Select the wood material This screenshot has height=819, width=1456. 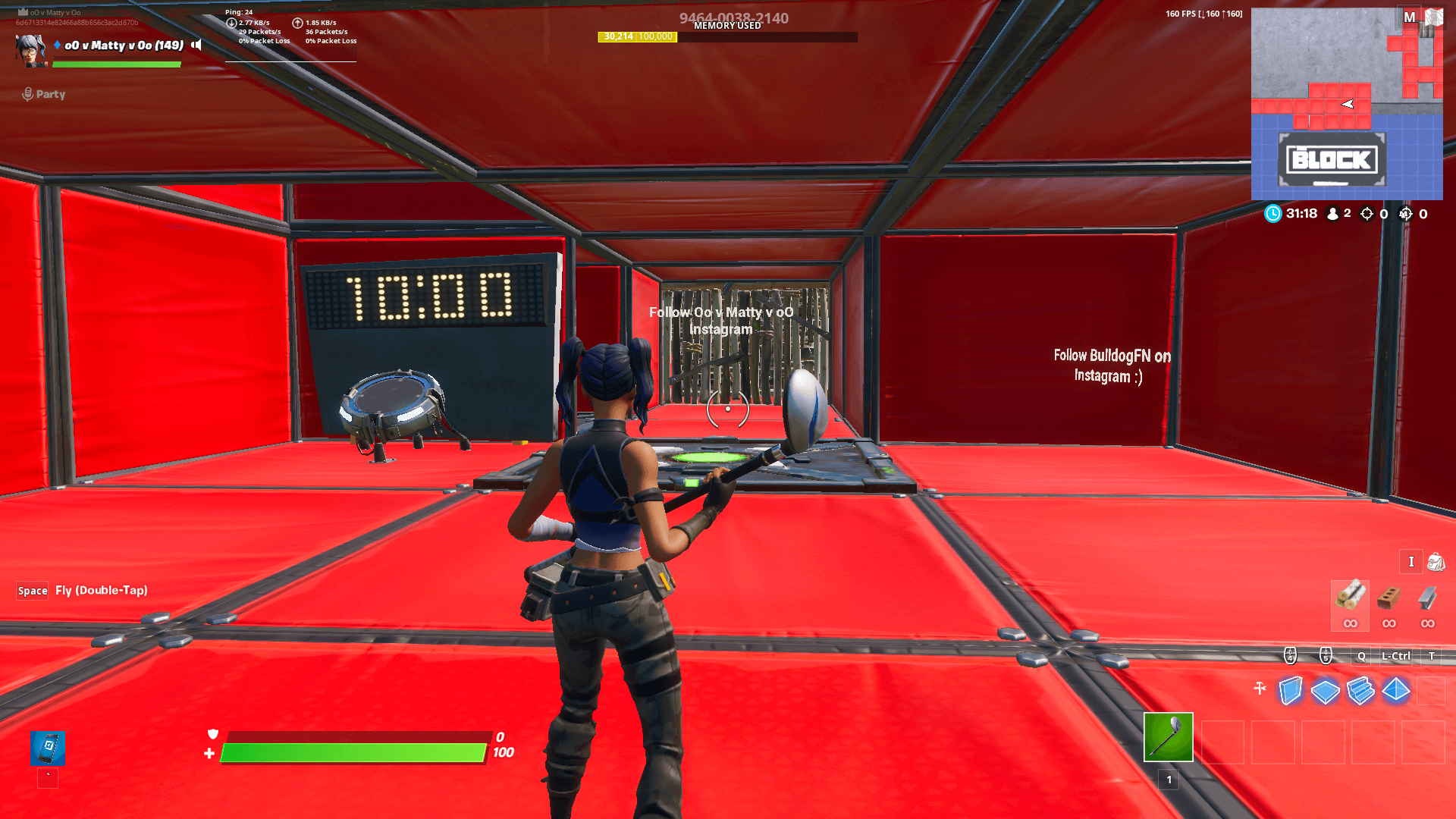1350,596
